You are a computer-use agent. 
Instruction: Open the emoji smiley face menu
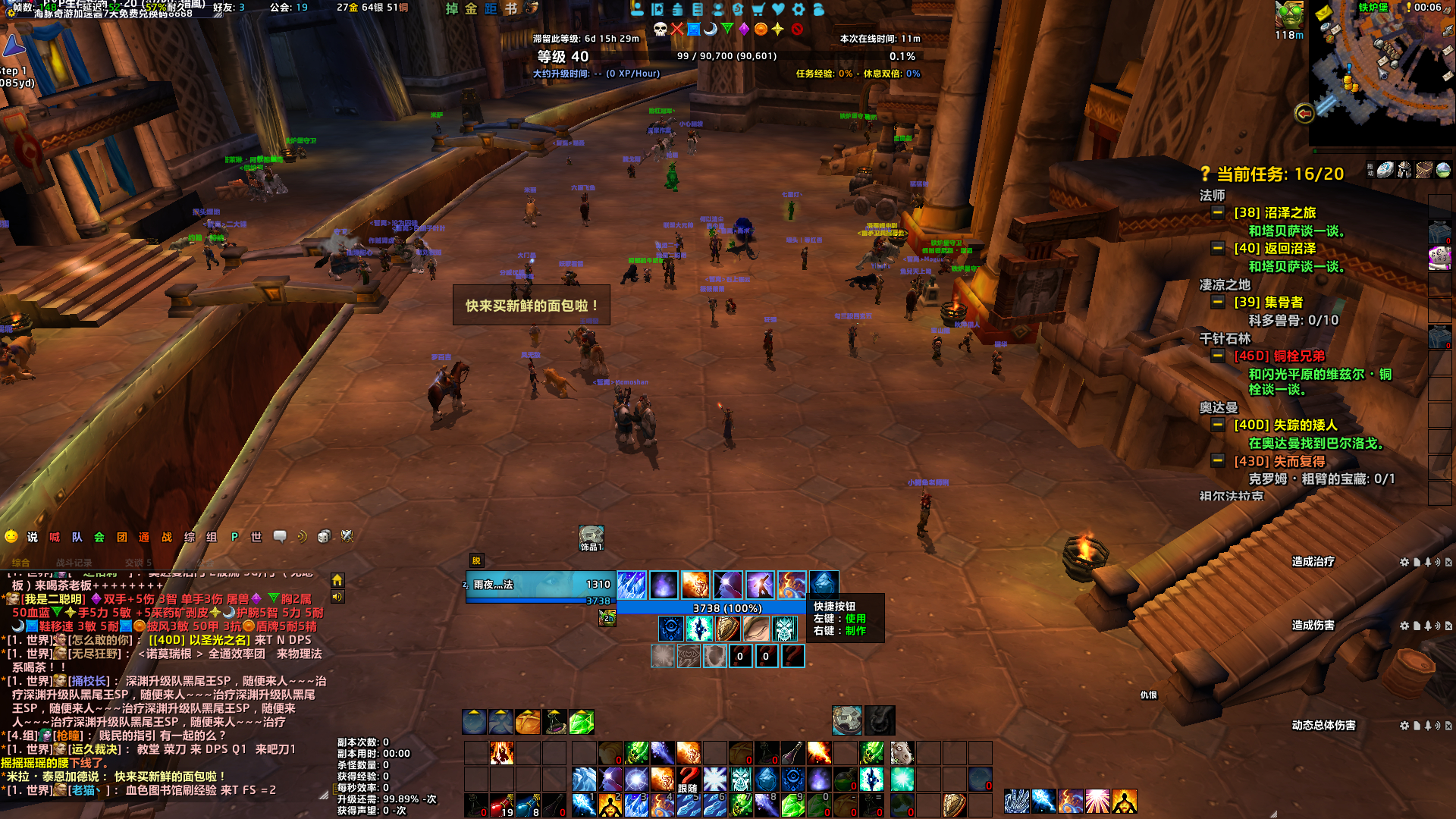point(11,537)
